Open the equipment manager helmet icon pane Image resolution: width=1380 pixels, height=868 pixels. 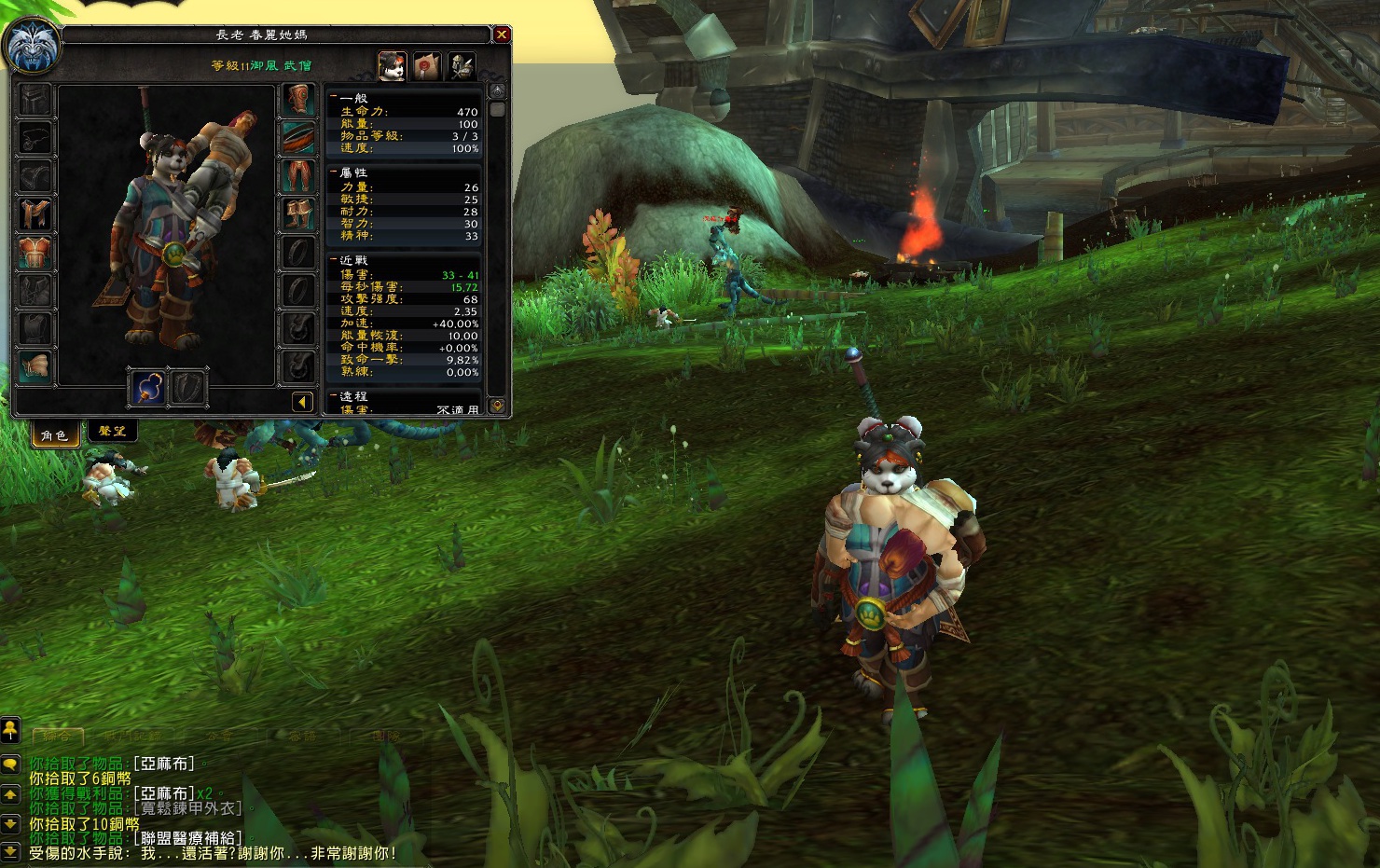click(x=462, y=65)
